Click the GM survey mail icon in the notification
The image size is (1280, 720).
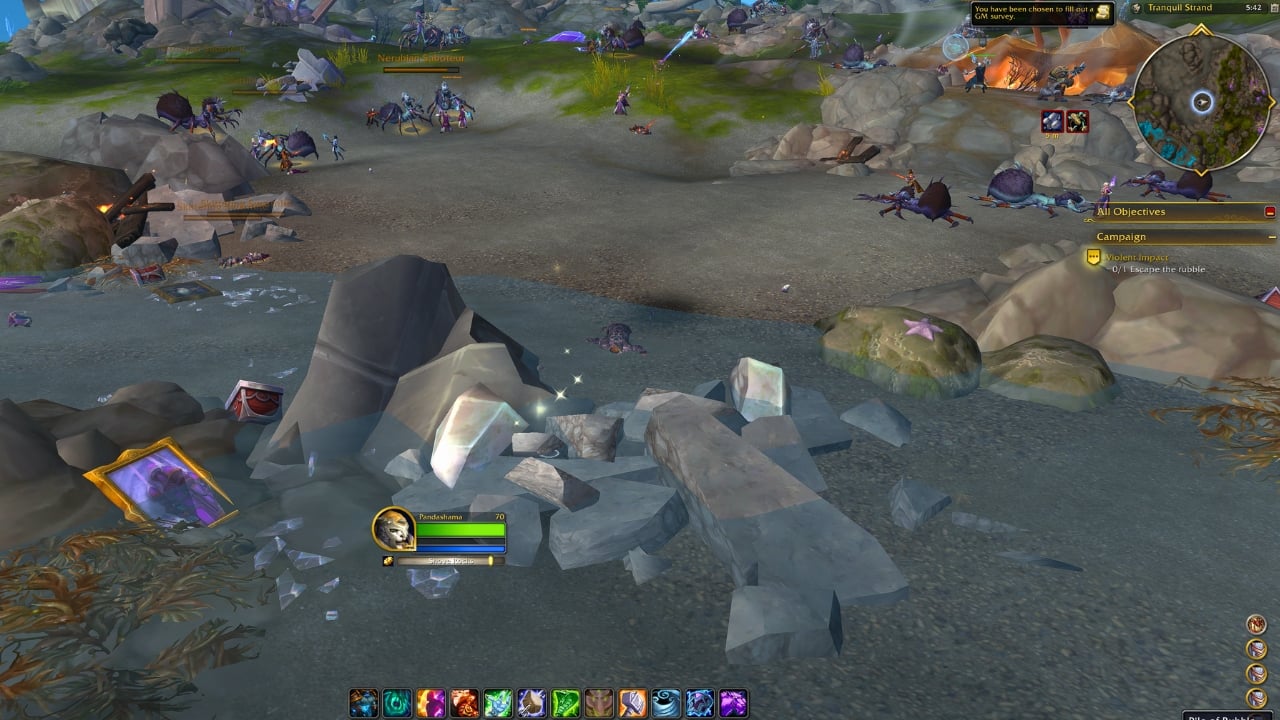click(x=1101, y=12)
